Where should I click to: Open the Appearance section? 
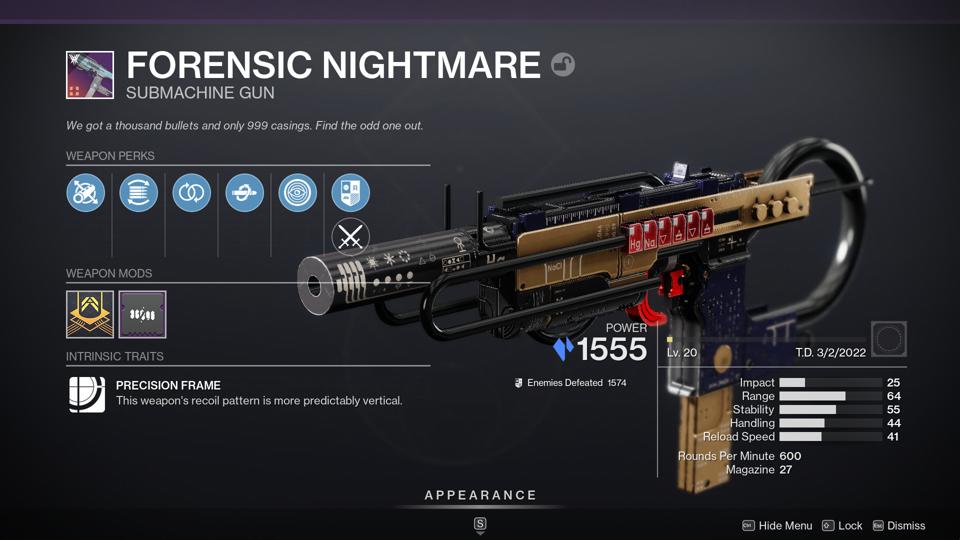pyautogui.click(x=480, y=496)
